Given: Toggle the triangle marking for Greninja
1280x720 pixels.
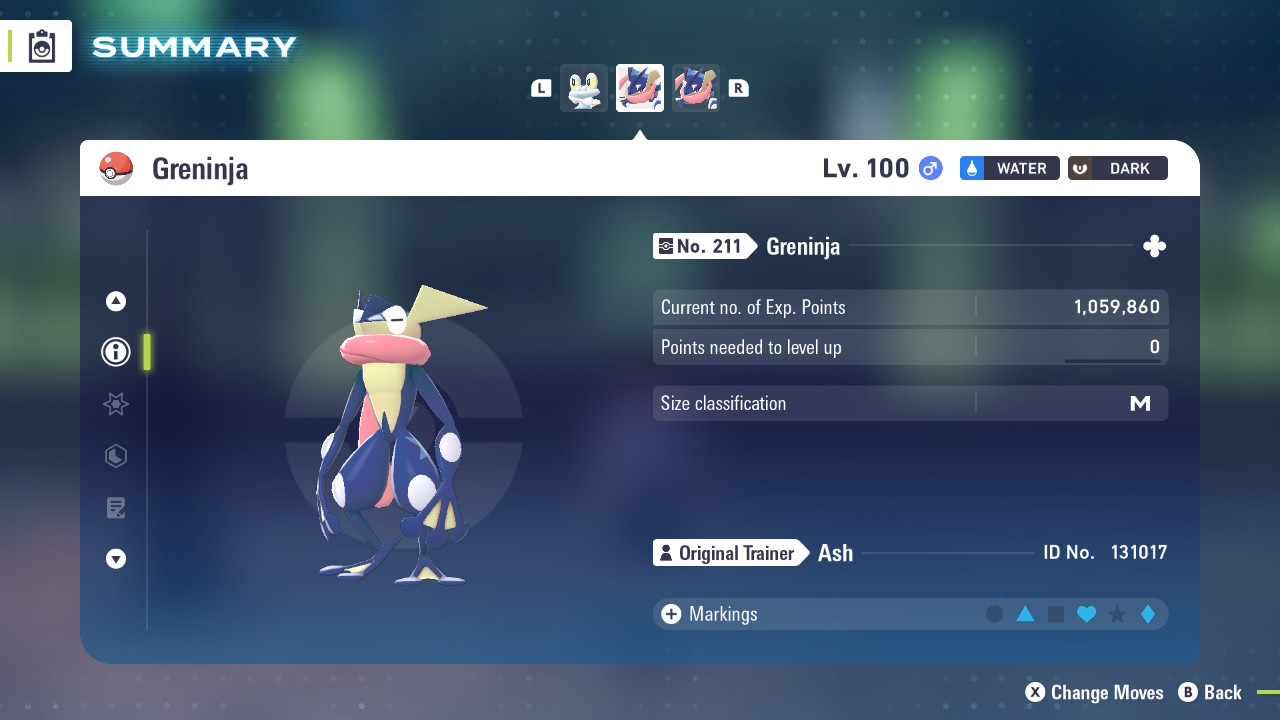Looking at the screenshot, I should 1025,614.
